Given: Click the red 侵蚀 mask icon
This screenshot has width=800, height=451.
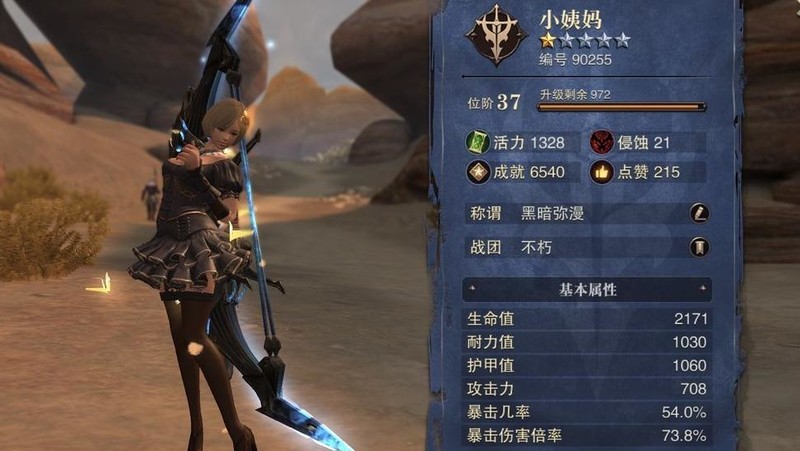Looking at the screenshot, I should click(x=602, y=143).
